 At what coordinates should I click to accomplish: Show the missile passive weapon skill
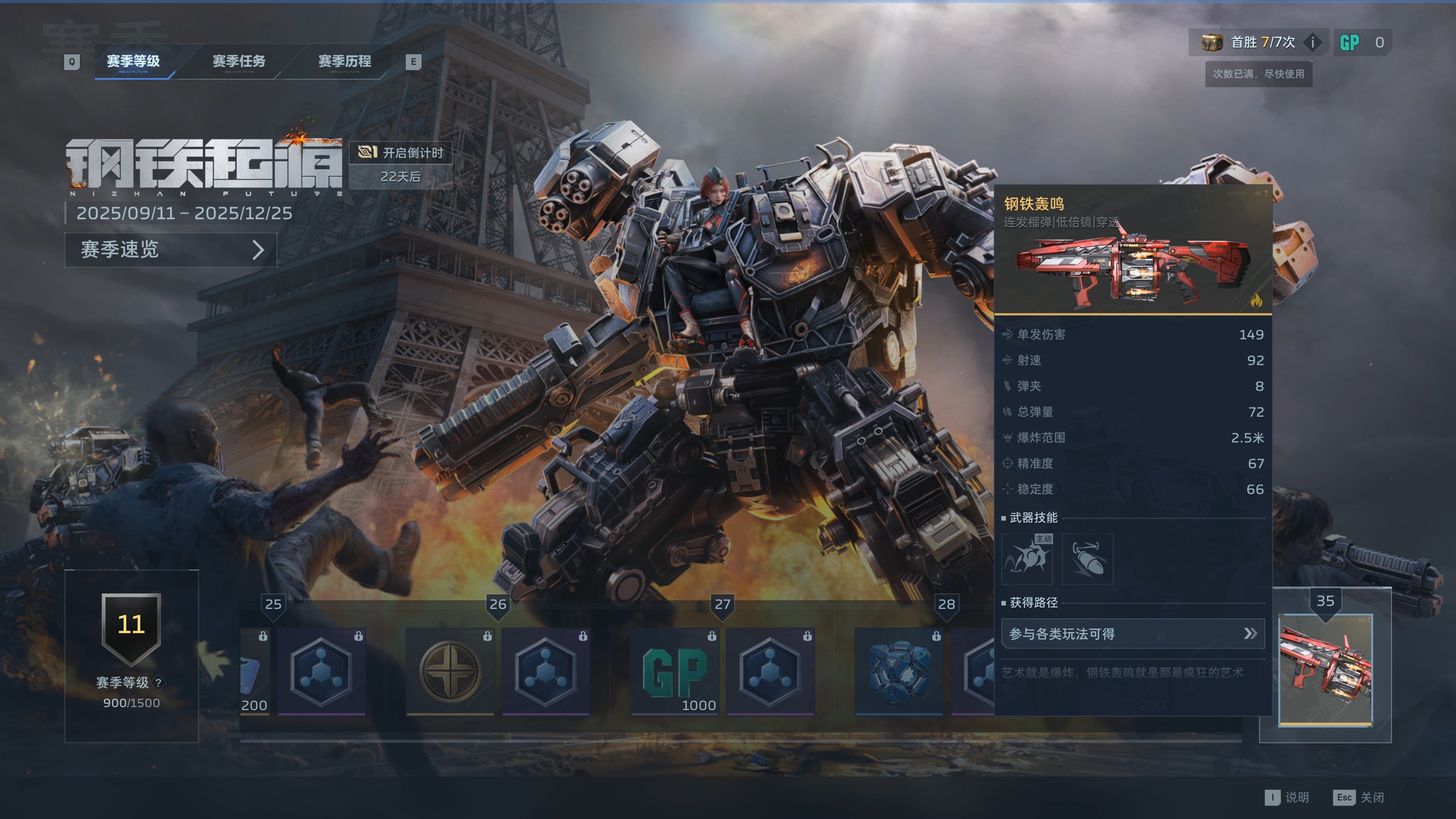click(x=1087, y=559)
